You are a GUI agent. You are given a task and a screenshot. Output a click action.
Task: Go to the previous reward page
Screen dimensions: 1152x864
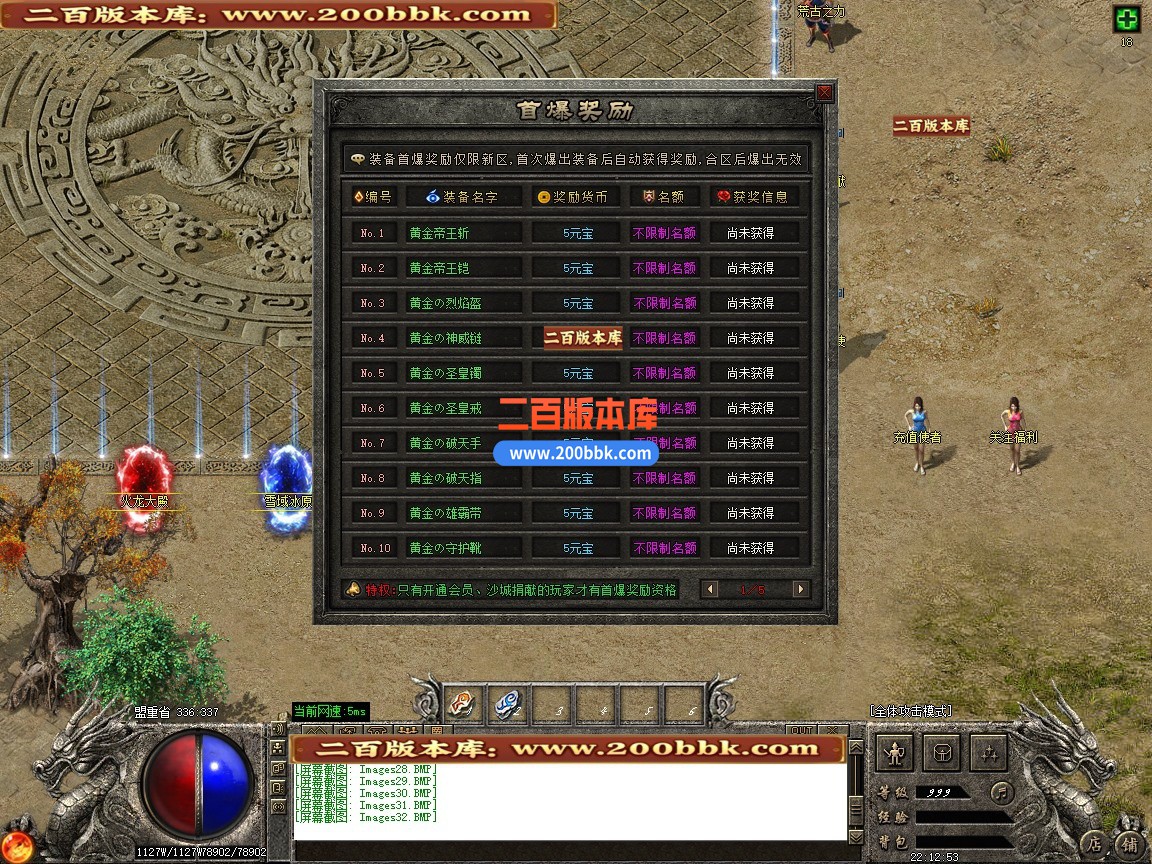[x=711, y=589]
